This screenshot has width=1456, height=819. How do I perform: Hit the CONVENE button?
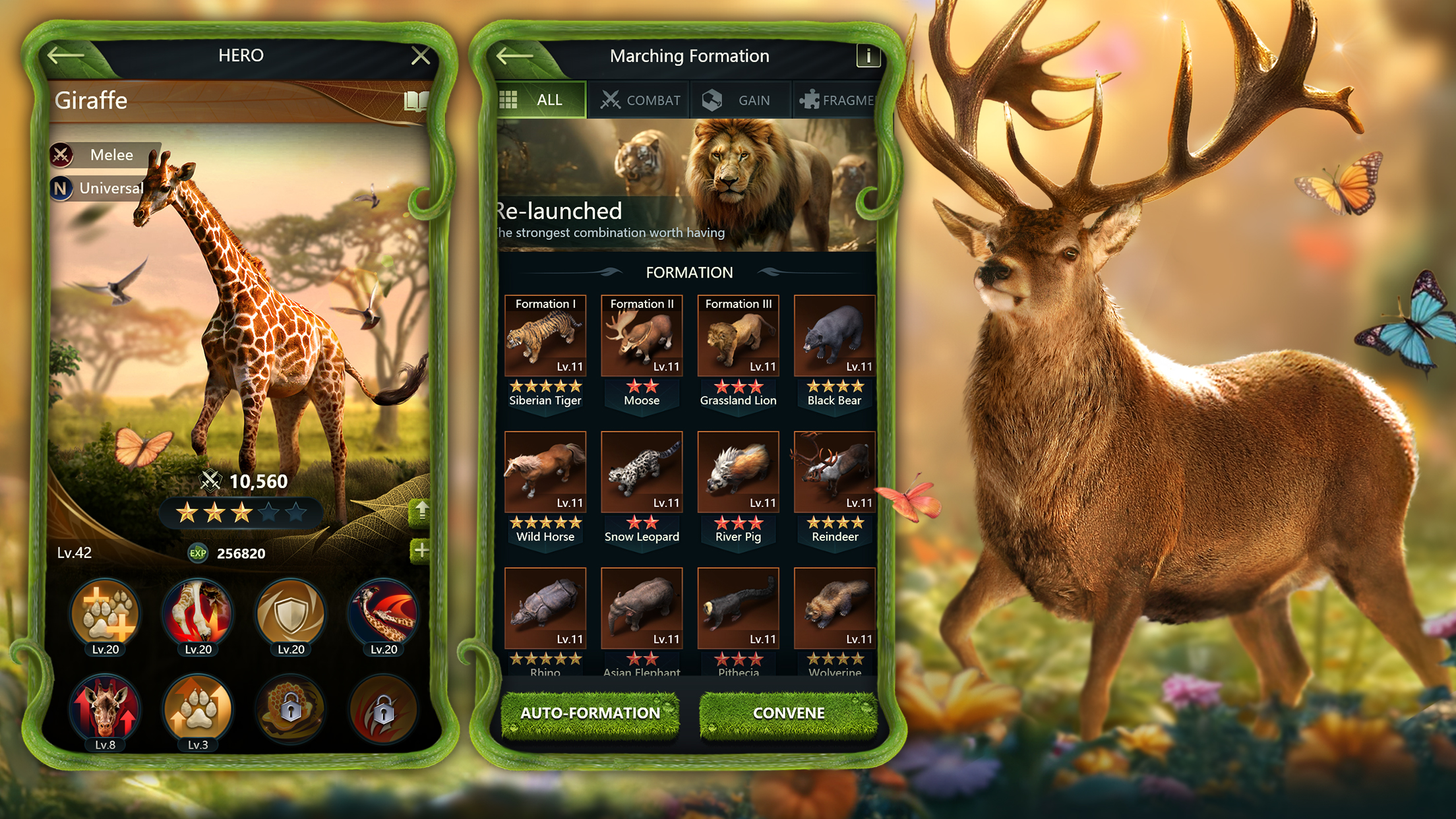click(789, 713)
